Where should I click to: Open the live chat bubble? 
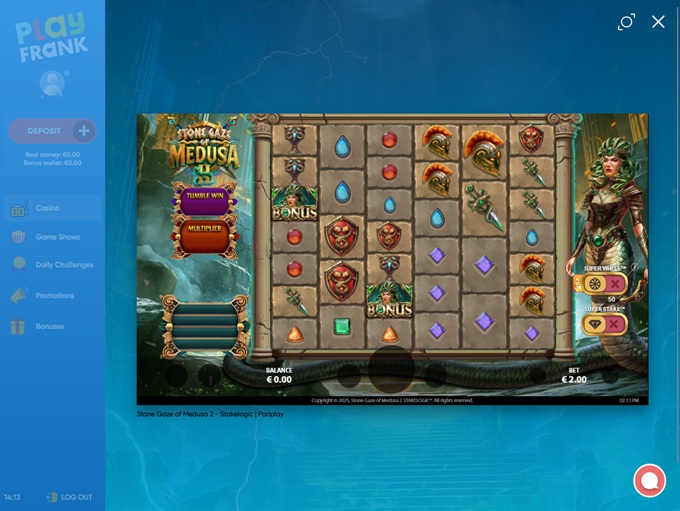tap(649, 480)
